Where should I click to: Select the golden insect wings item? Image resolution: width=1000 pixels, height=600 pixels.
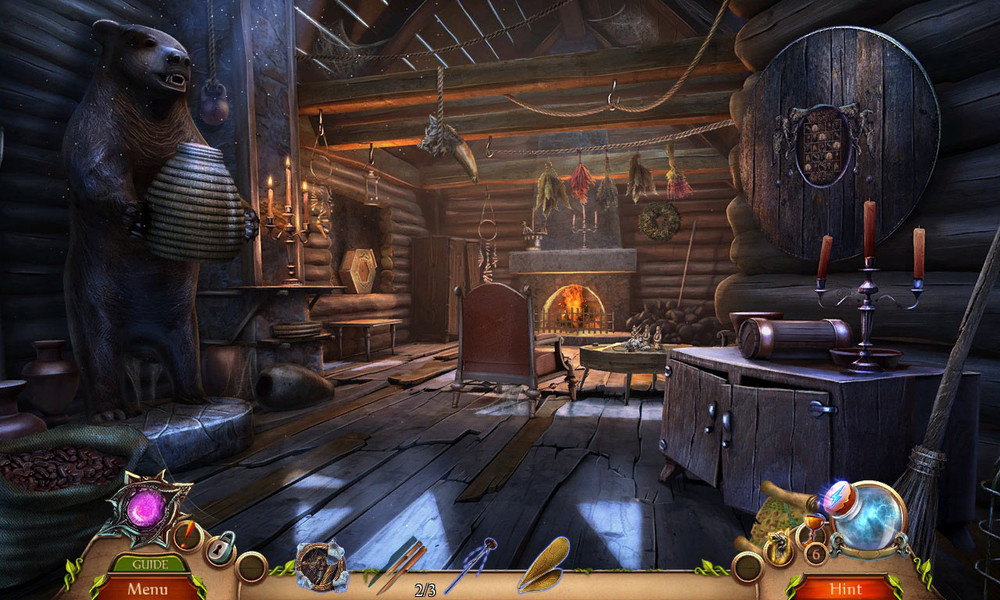coord(543,565)
